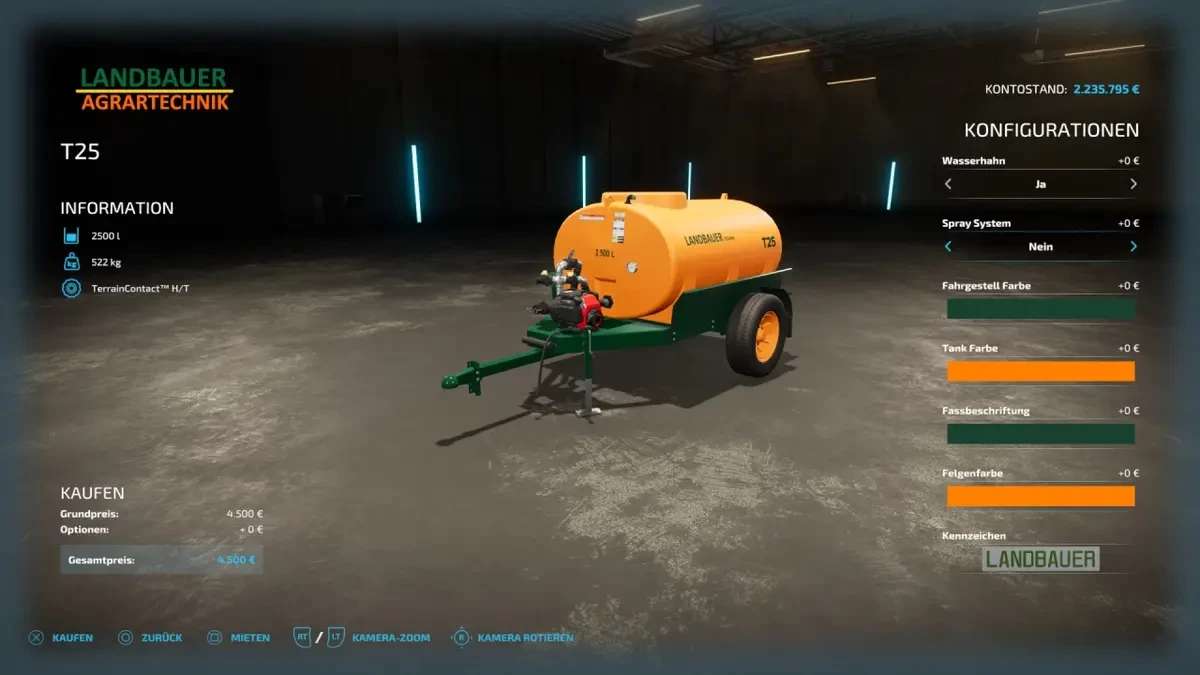Switch Spray System to previous option
This screenshot has height=675, width=1200.
pos(948,246)
